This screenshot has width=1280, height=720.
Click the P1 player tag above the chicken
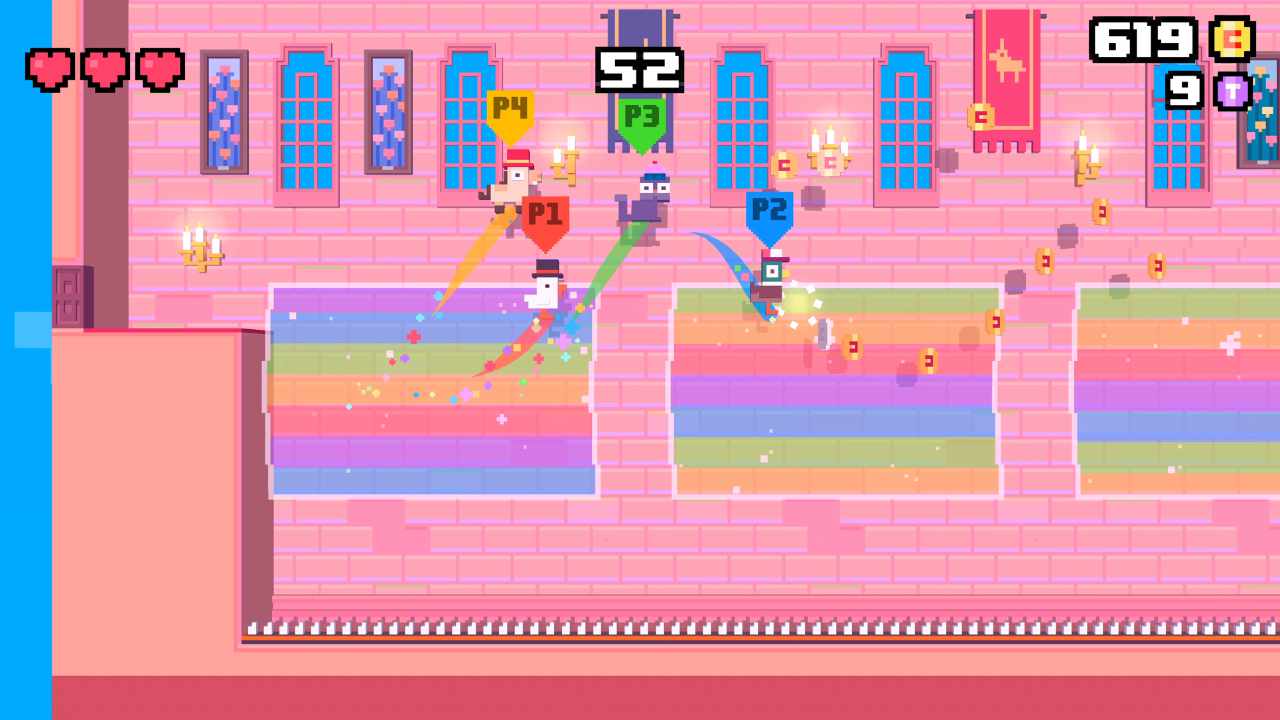click(545, 213)
